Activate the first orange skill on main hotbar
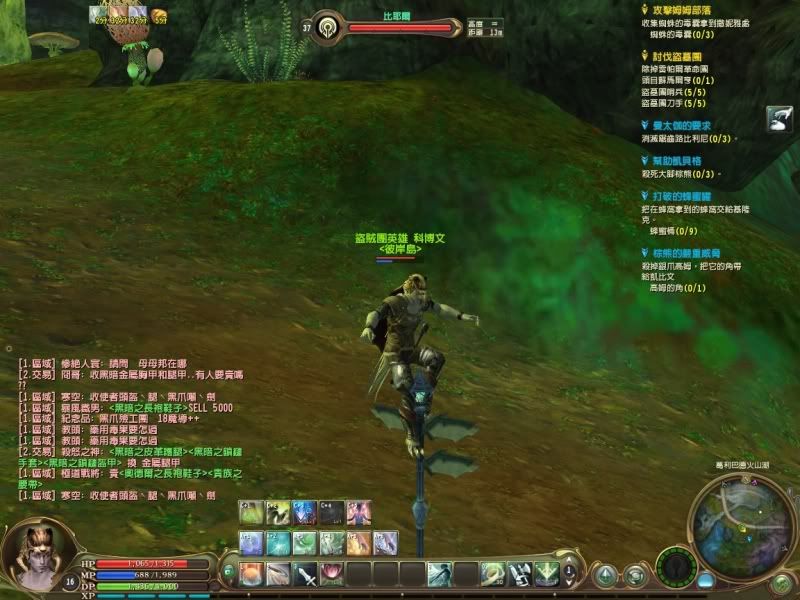800x600 pixels. coord(251,574)
